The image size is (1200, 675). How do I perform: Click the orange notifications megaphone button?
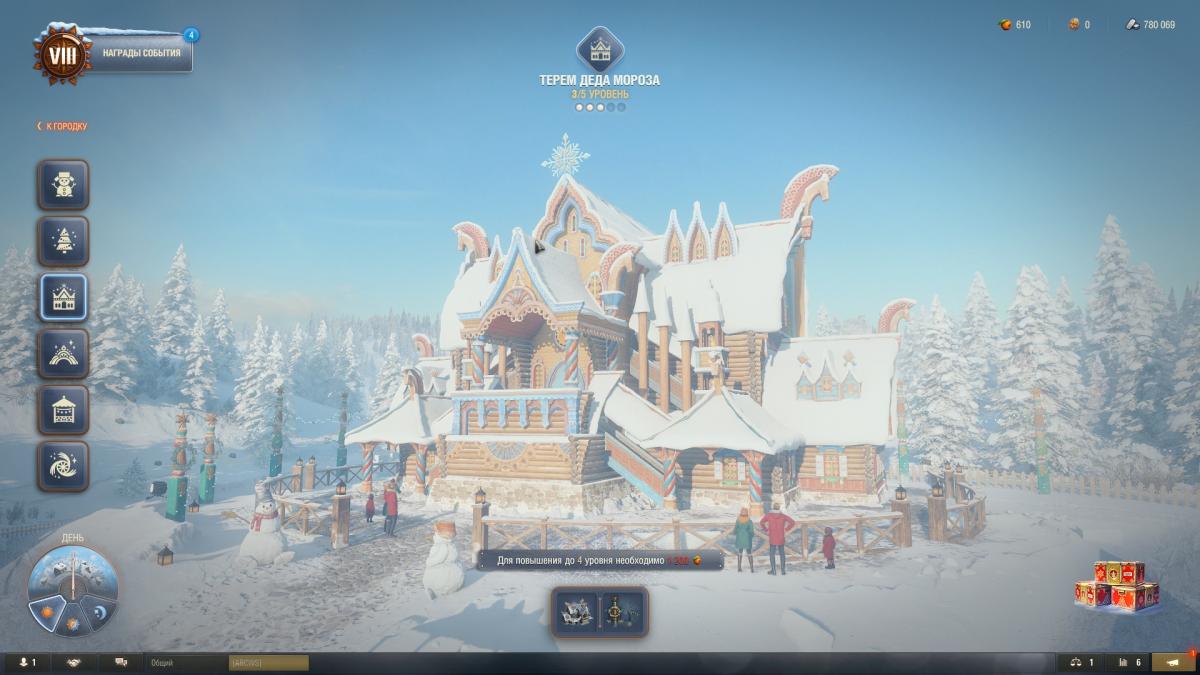click(x=1173, y=662)
